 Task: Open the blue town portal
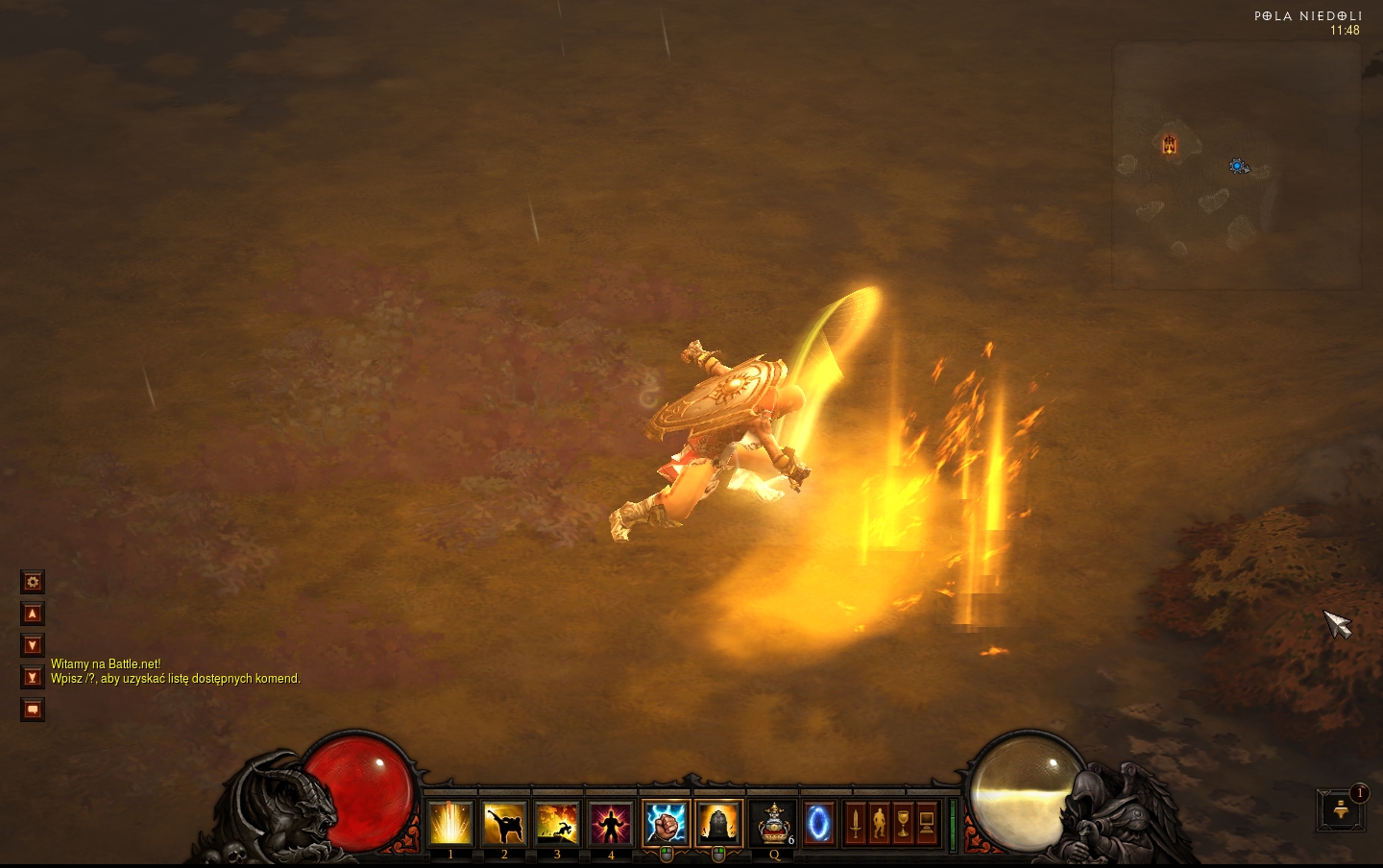click(818, 824)
